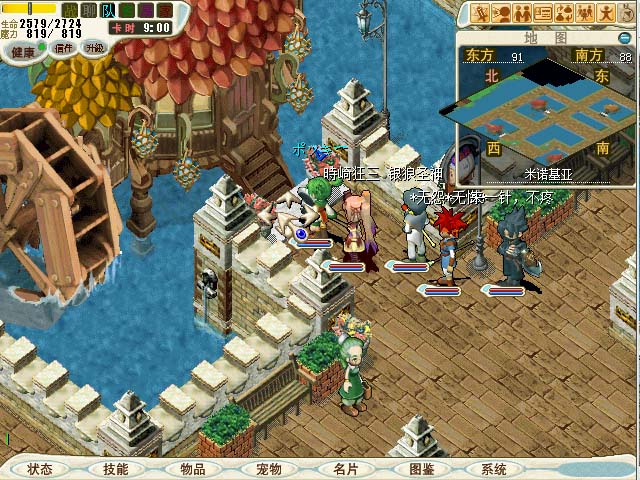Open the 物品 items menu
The image size is (640, 480).
click(x=193, y=468)
